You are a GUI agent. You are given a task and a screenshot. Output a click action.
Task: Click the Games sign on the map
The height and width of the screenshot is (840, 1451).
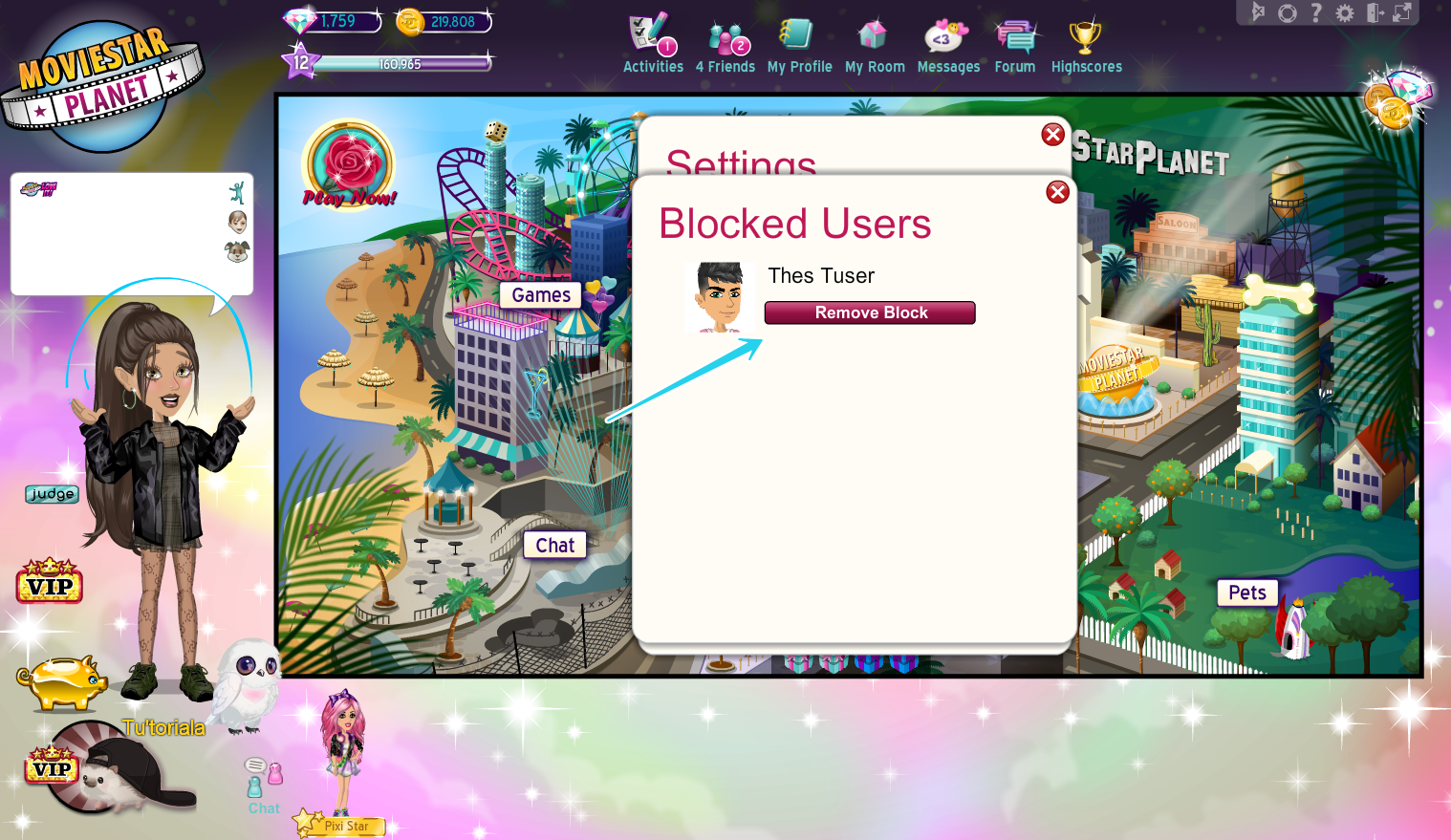click(539, 294)
